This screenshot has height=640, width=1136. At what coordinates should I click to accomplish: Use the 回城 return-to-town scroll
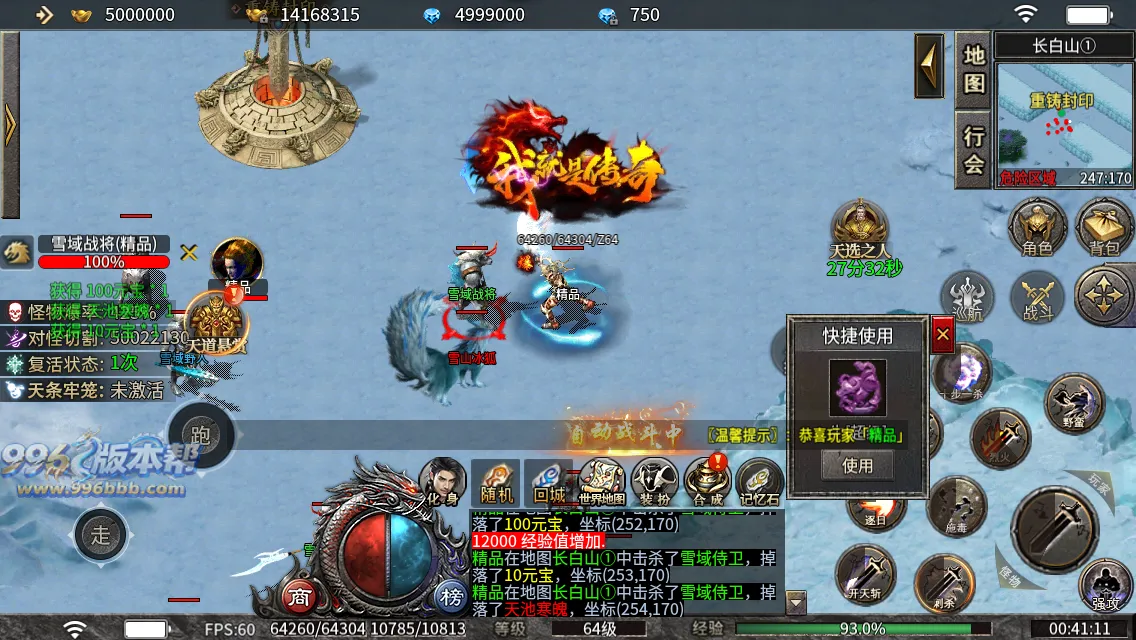tap(549, 482)
